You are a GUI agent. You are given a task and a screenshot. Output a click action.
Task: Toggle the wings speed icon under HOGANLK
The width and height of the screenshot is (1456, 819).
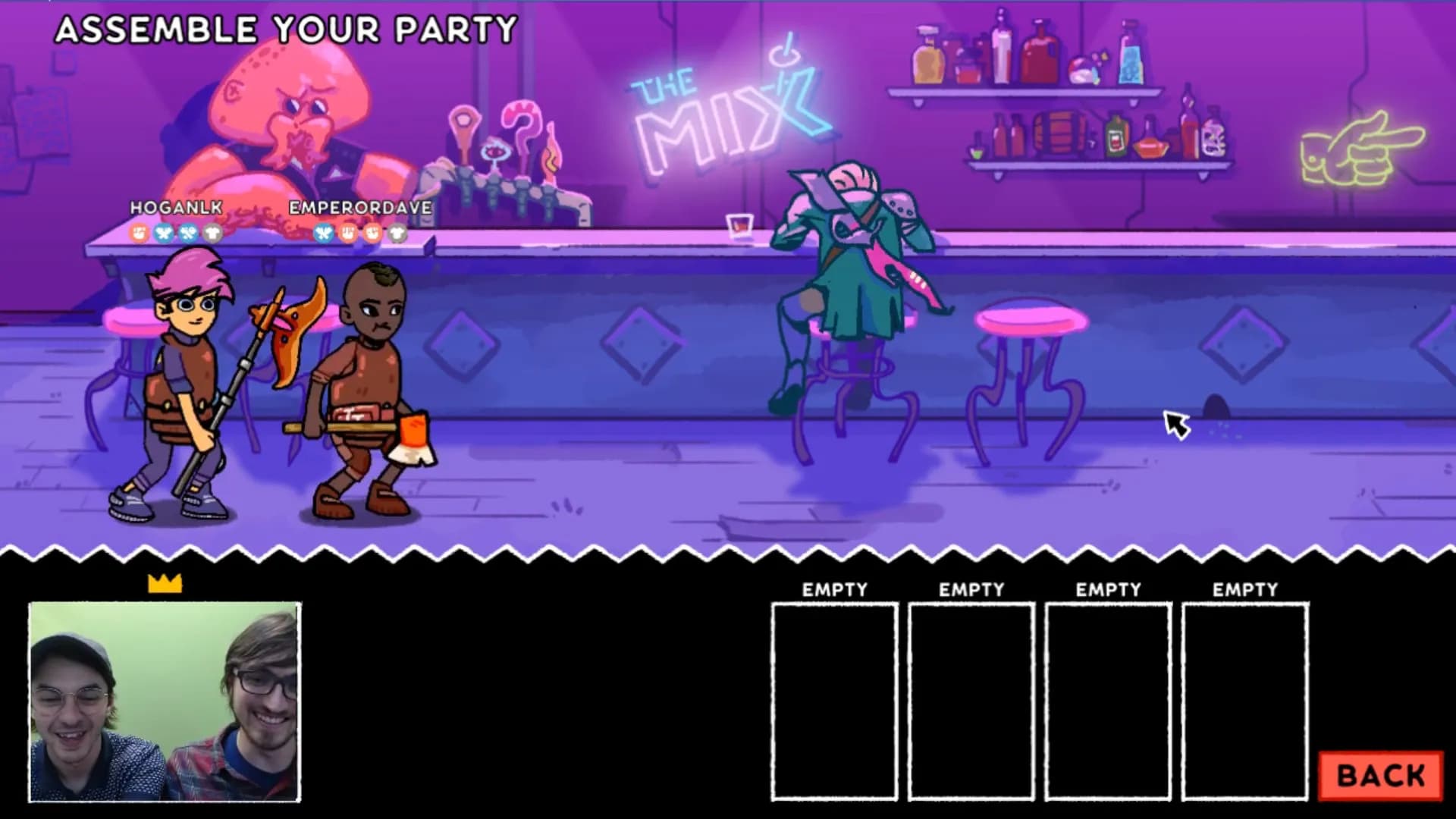tap(163, 234)
